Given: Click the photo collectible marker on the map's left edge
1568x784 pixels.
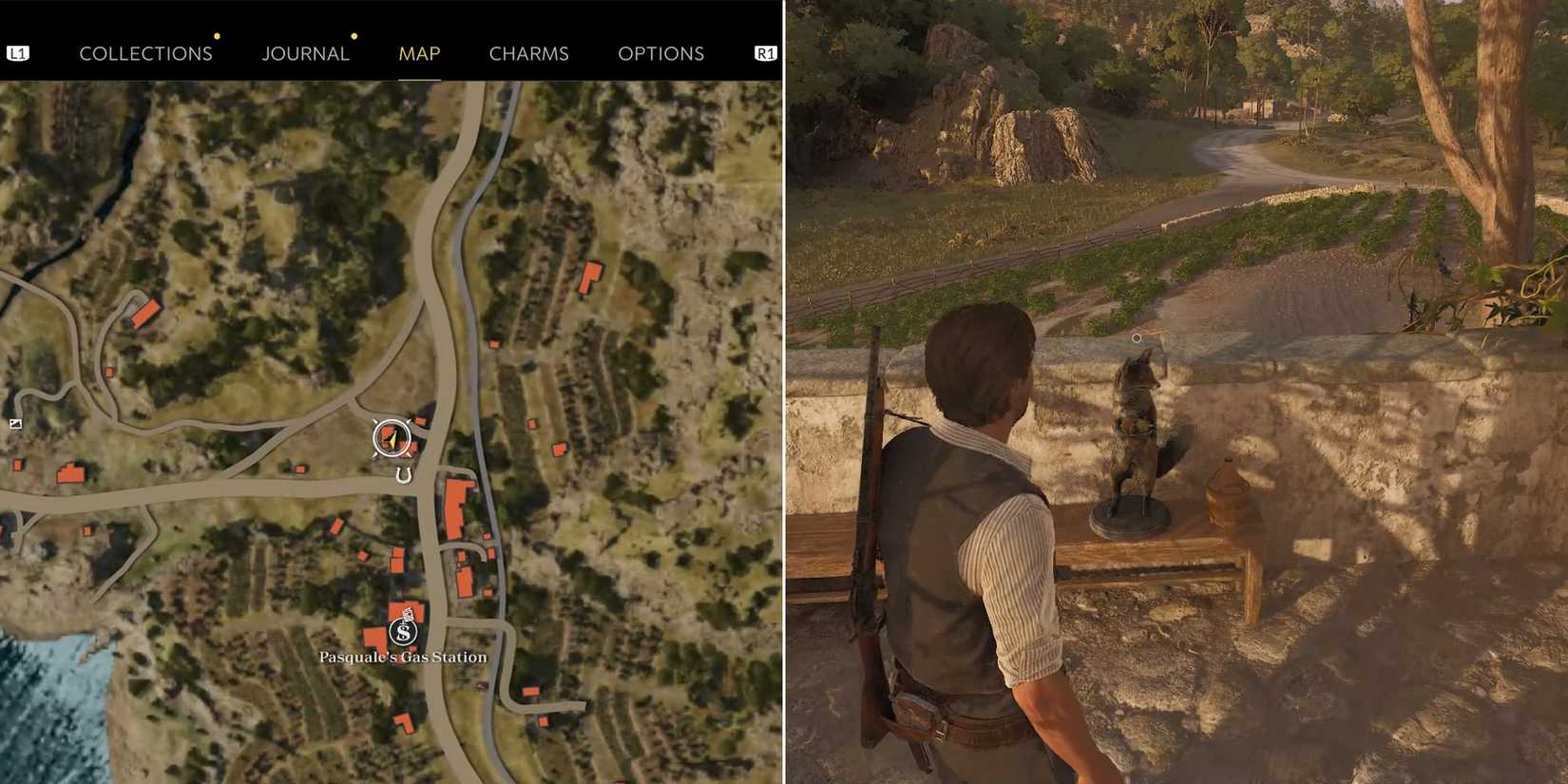Looking at the screenshot, I should [16, 424].
